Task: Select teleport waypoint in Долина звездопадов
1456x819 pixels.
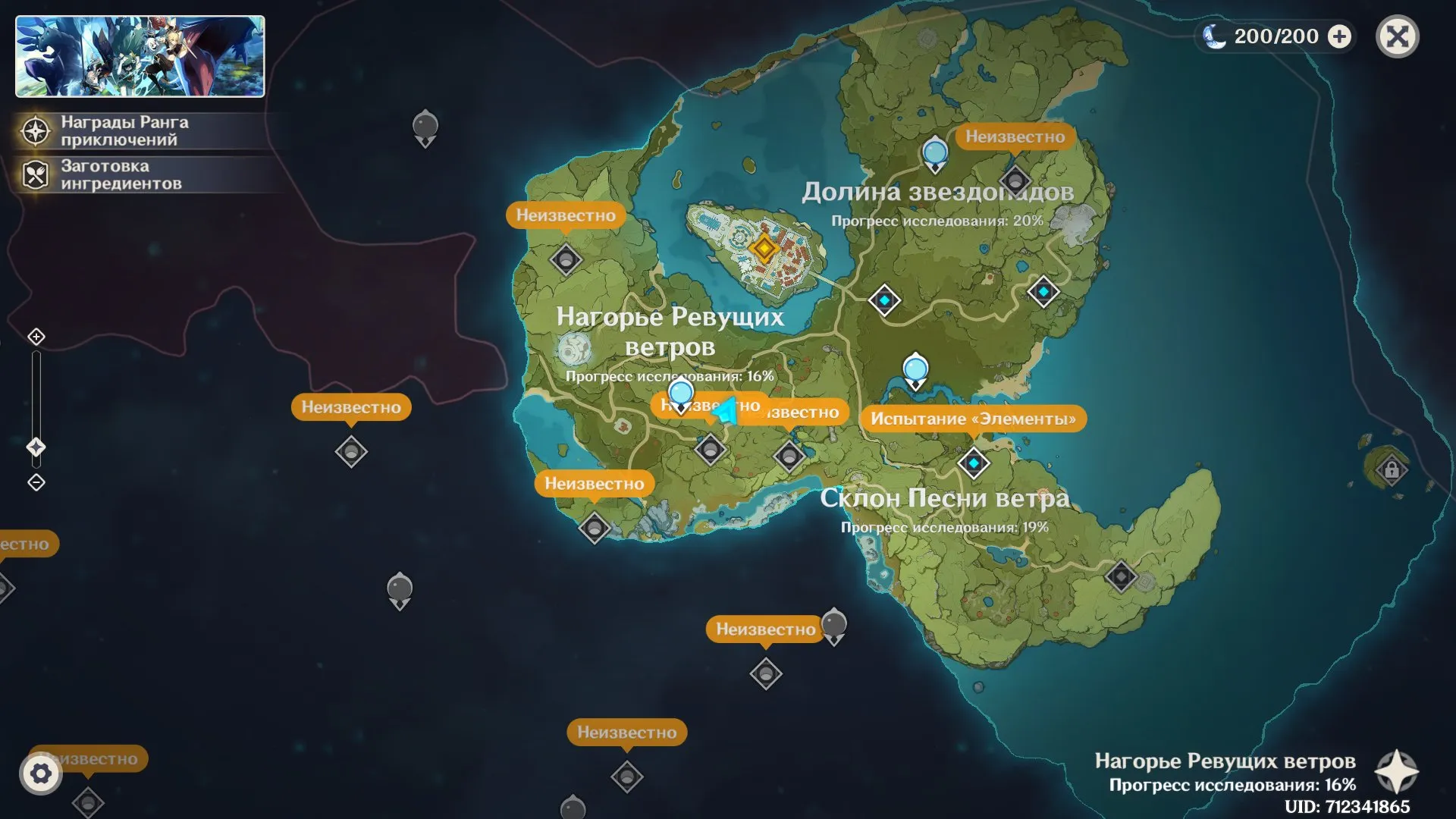Action: (x=935, y=152)
